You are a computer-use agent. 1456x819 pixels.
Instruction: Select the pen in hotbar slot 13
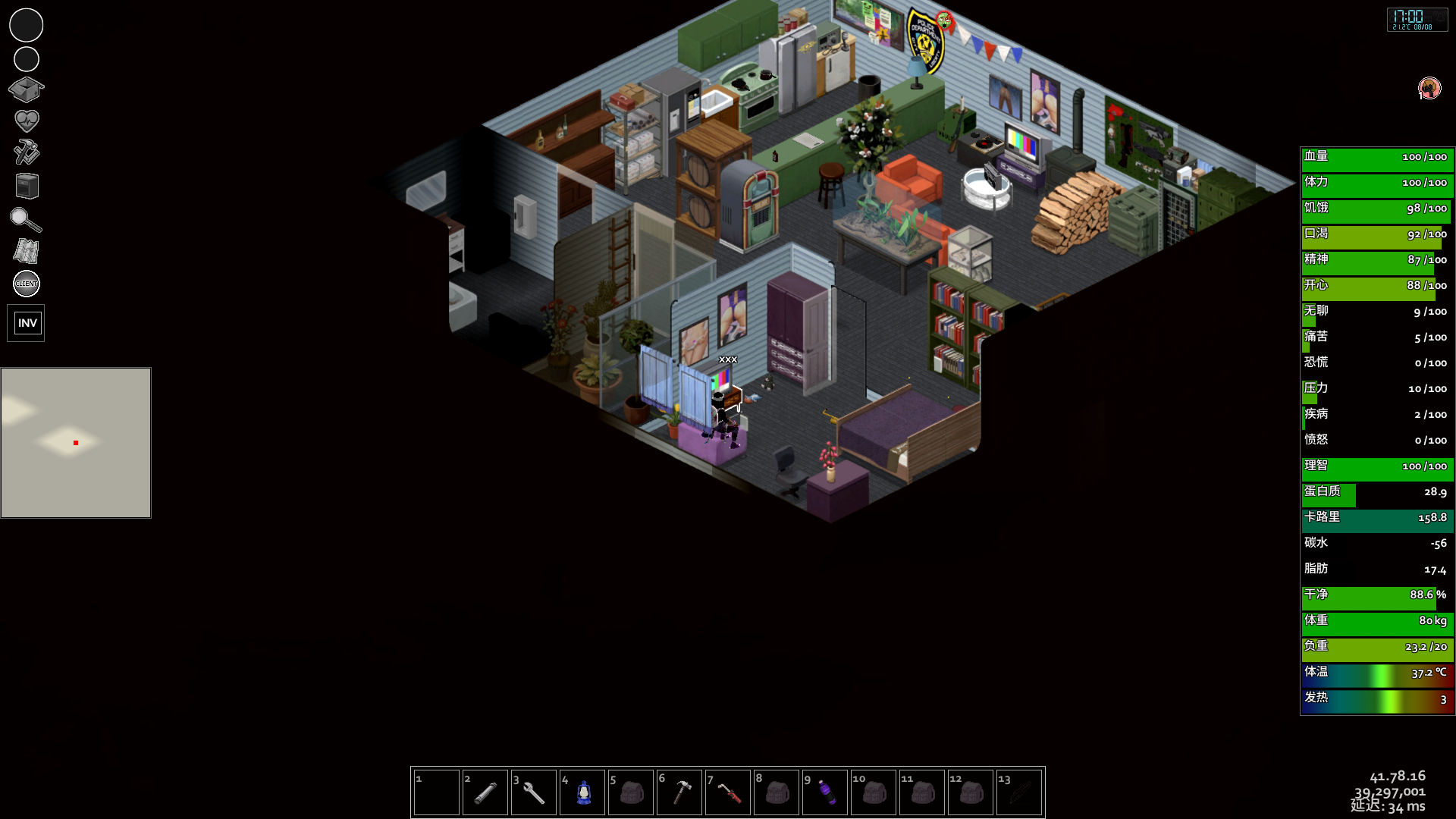pos(1019,792)
